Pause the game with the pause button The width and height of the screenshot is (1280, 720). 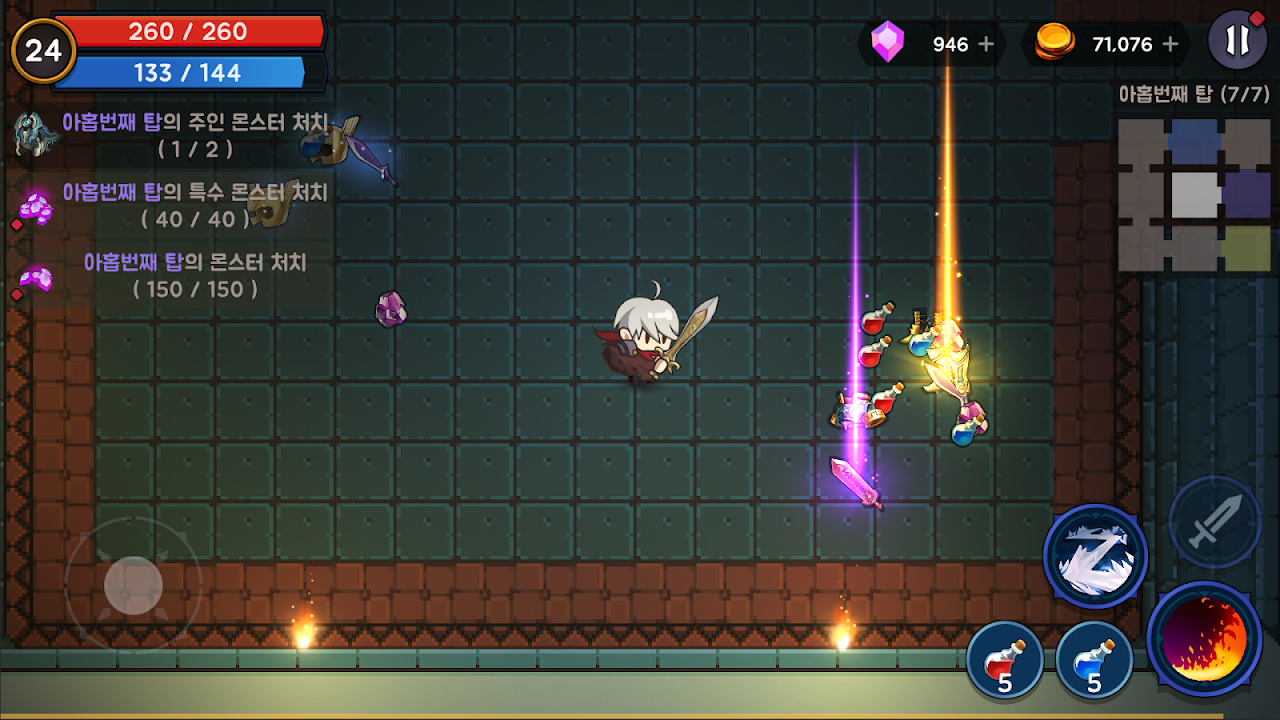tap(1238, 41)
